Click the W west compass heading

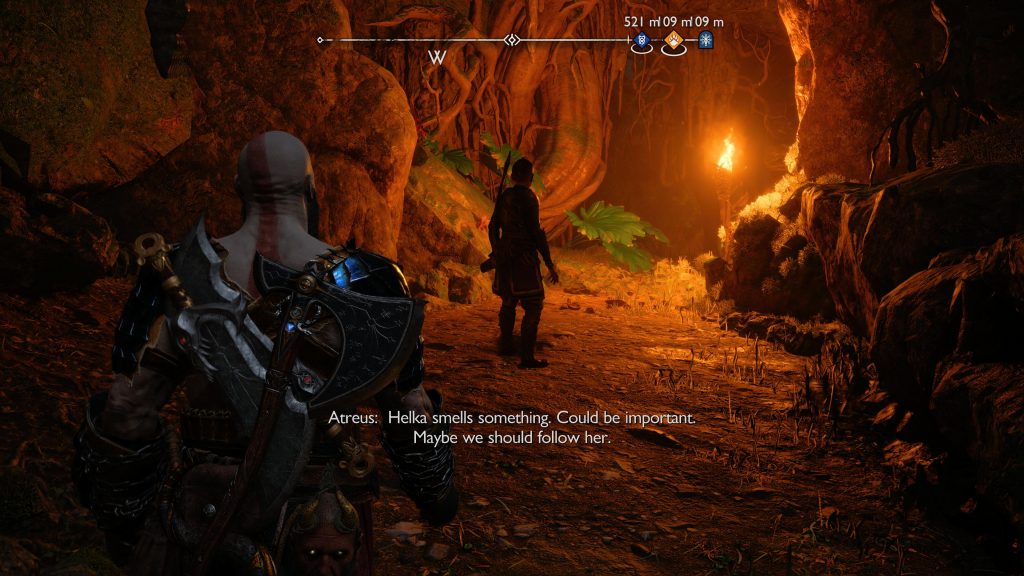437,57
